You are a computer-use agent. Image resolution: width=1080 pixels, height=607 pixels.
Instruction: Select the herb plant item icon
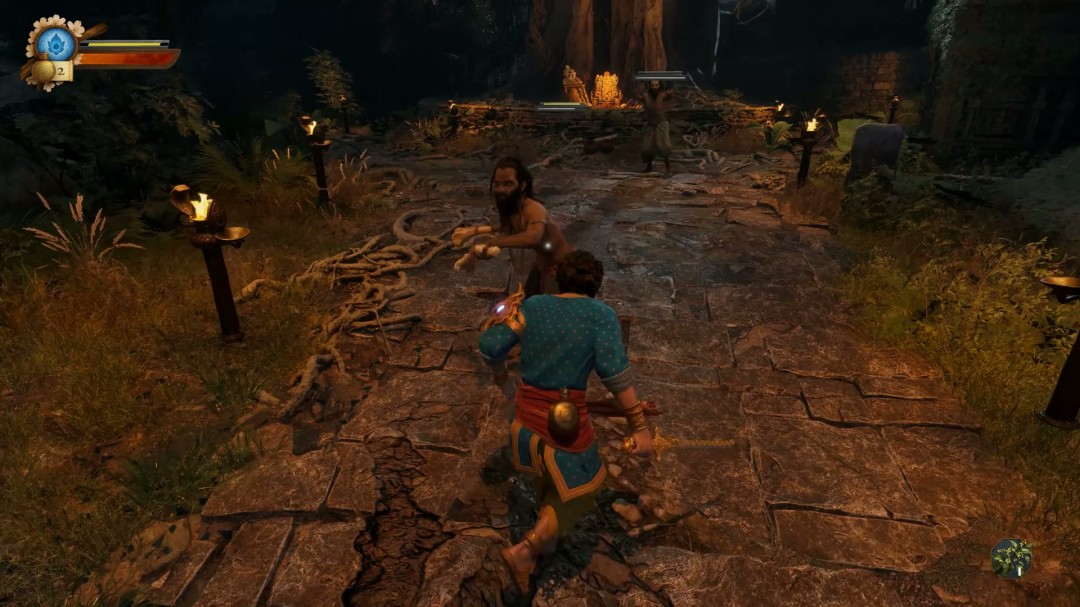click(1011, 557)
